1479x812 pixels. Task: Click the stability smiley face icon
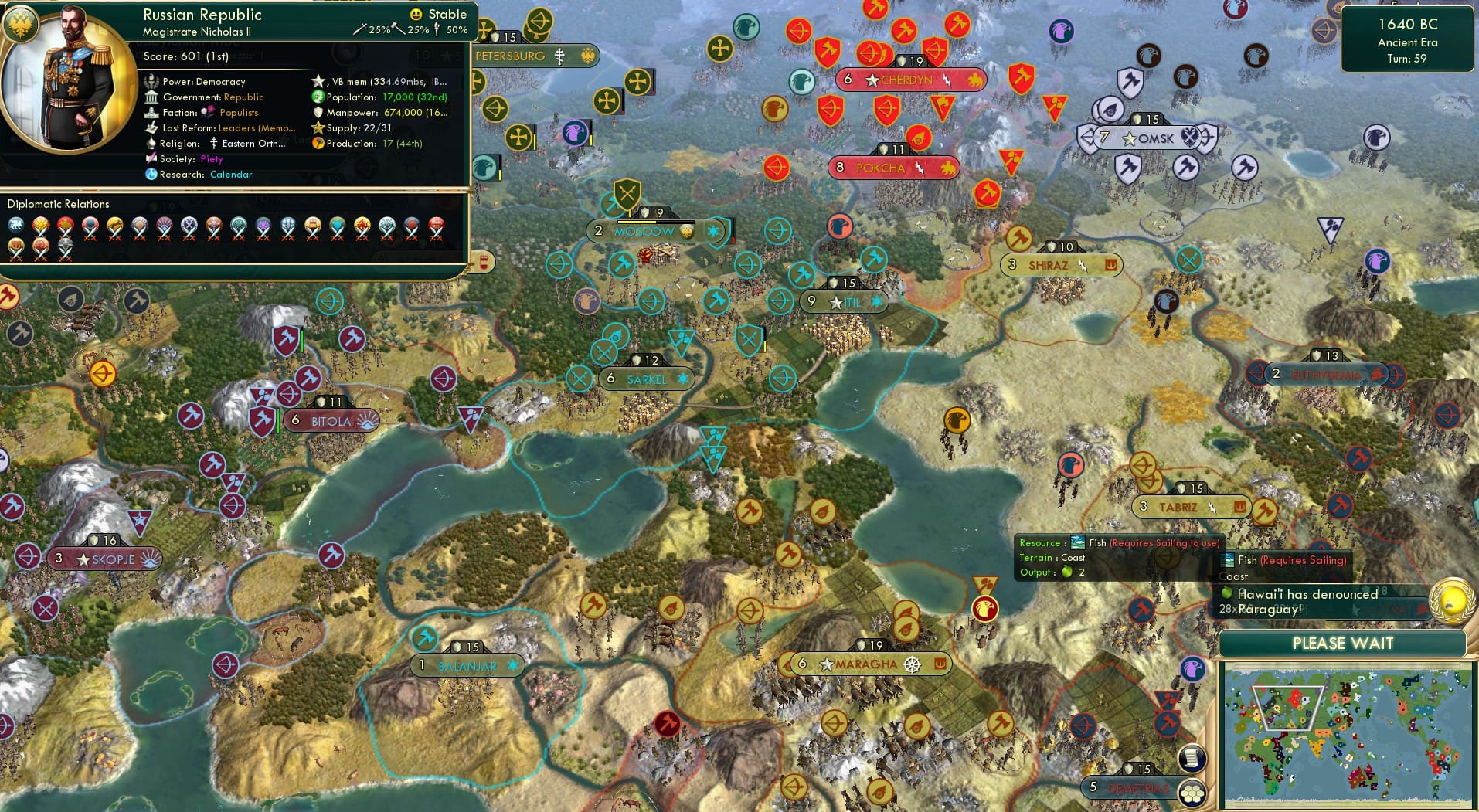[415, 13]
